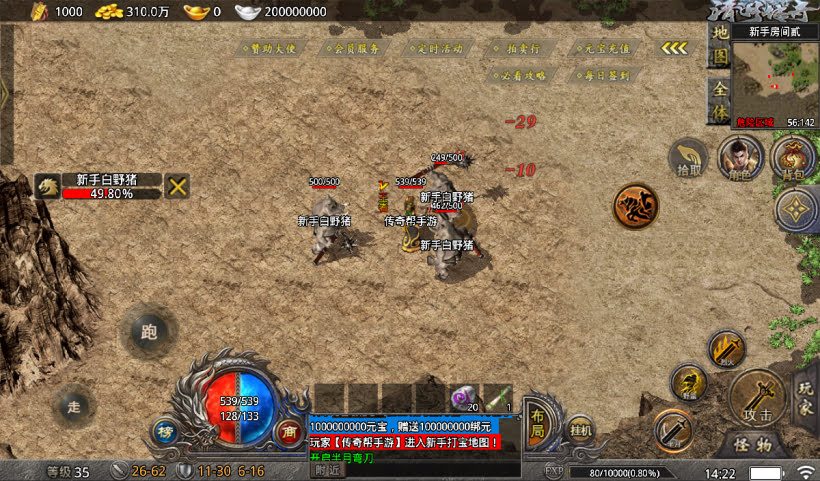Activate 挂机 auto-battle button
The height and width of the screenshot is (481, 820).
pos(580,429)
